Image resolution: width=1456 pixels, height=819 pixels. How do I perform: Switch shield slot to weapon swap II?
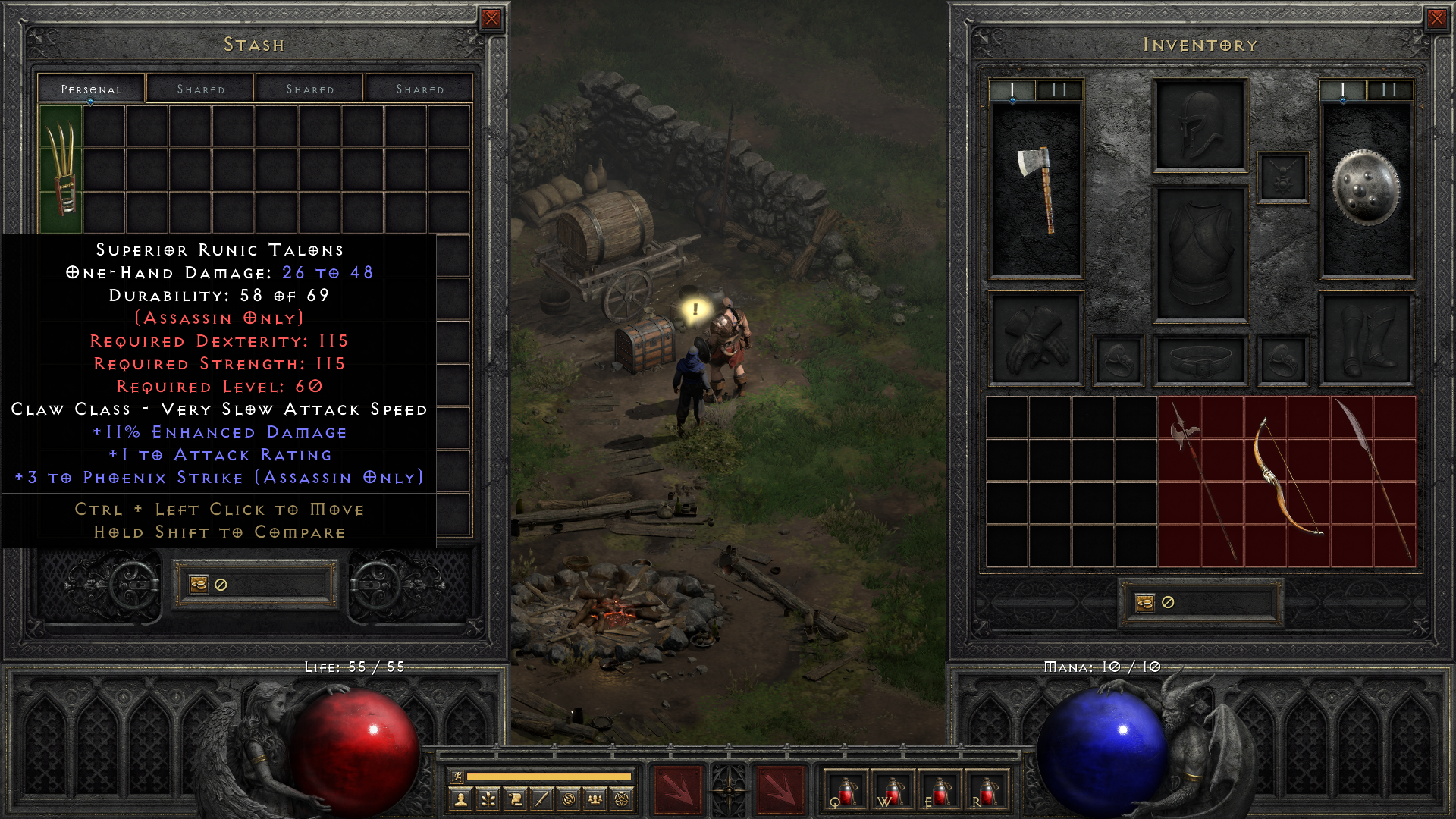click(1390, 91)
